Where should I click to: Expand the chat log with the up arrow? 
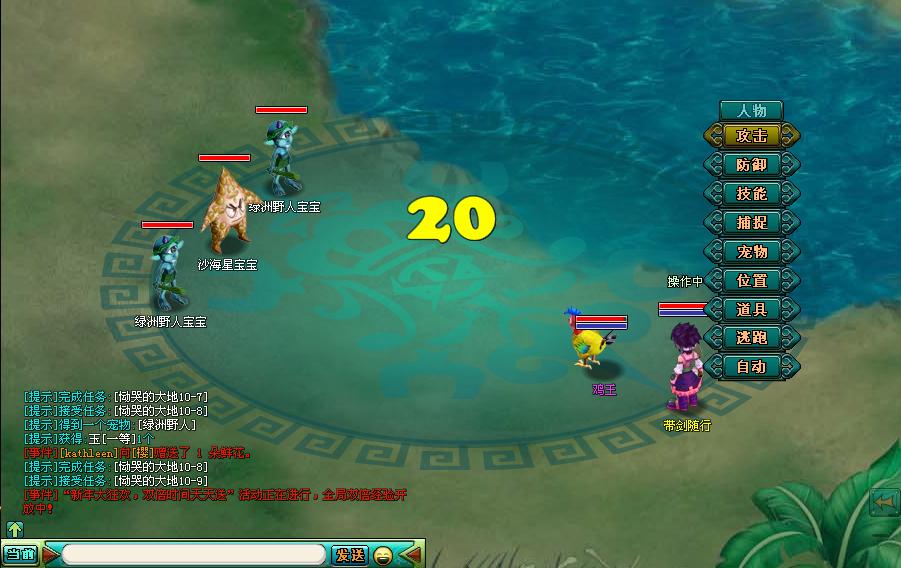click(15, 529)
